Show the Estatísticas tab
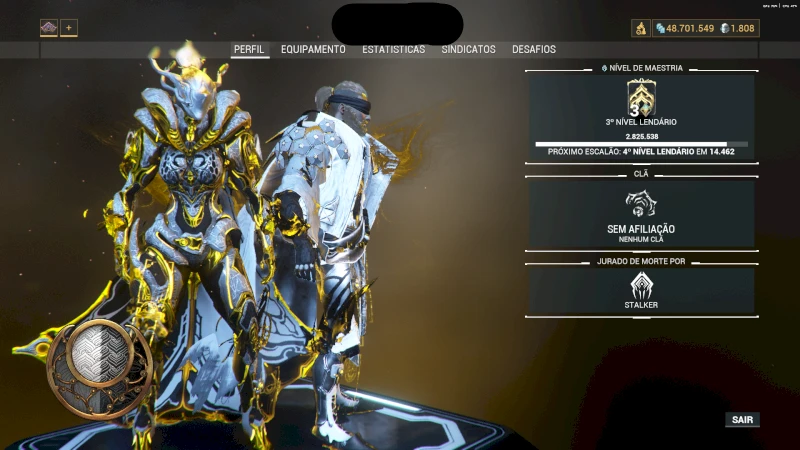 [393, 49]
